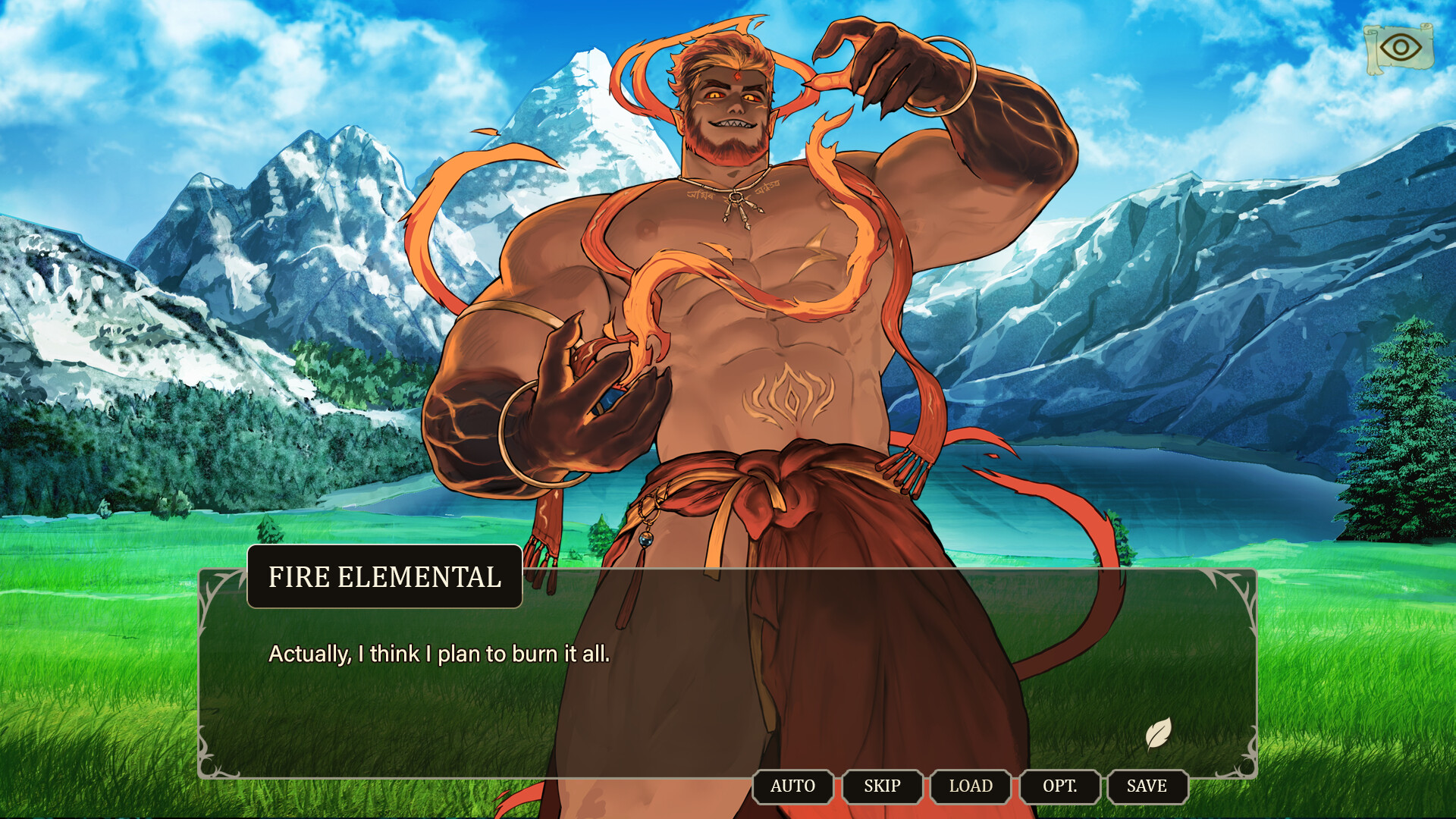Click SKIP to fast-forward dialogue
Screen dimensions: 1456x819
tap(882, 786)
